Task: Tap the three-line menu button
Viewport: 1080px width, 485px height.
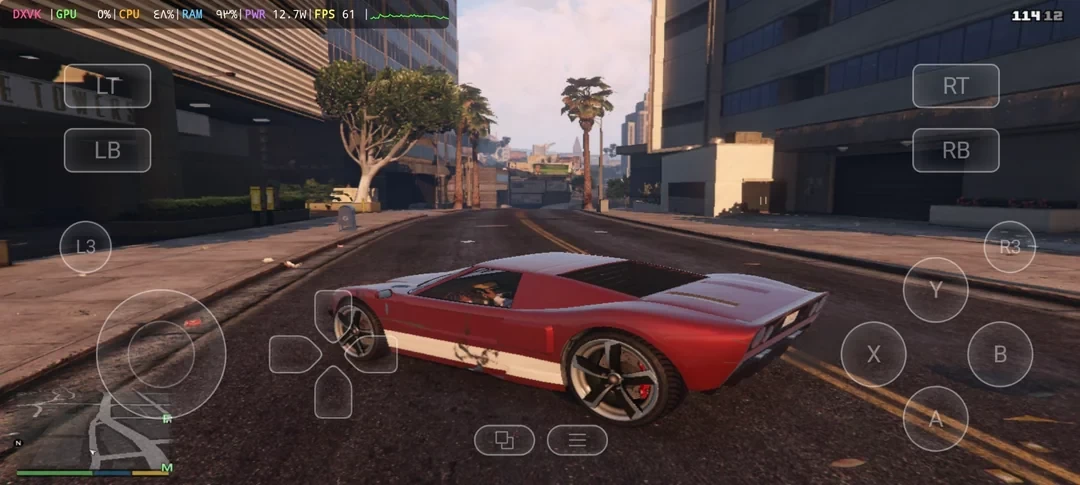Action: (x=577, y=440)
